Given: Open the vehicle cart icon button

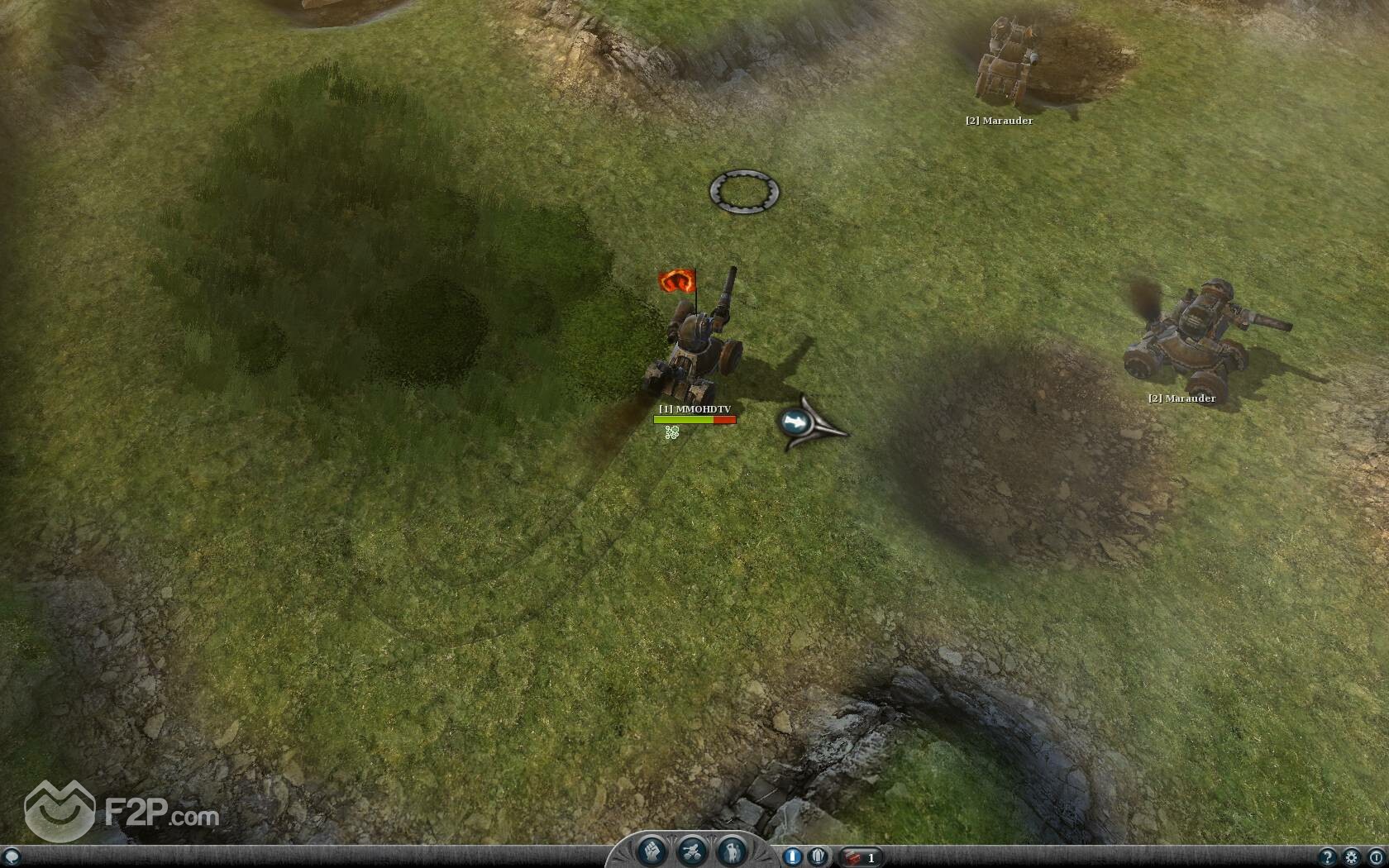Looking at the screenshot, I should [x=691, y=851].
